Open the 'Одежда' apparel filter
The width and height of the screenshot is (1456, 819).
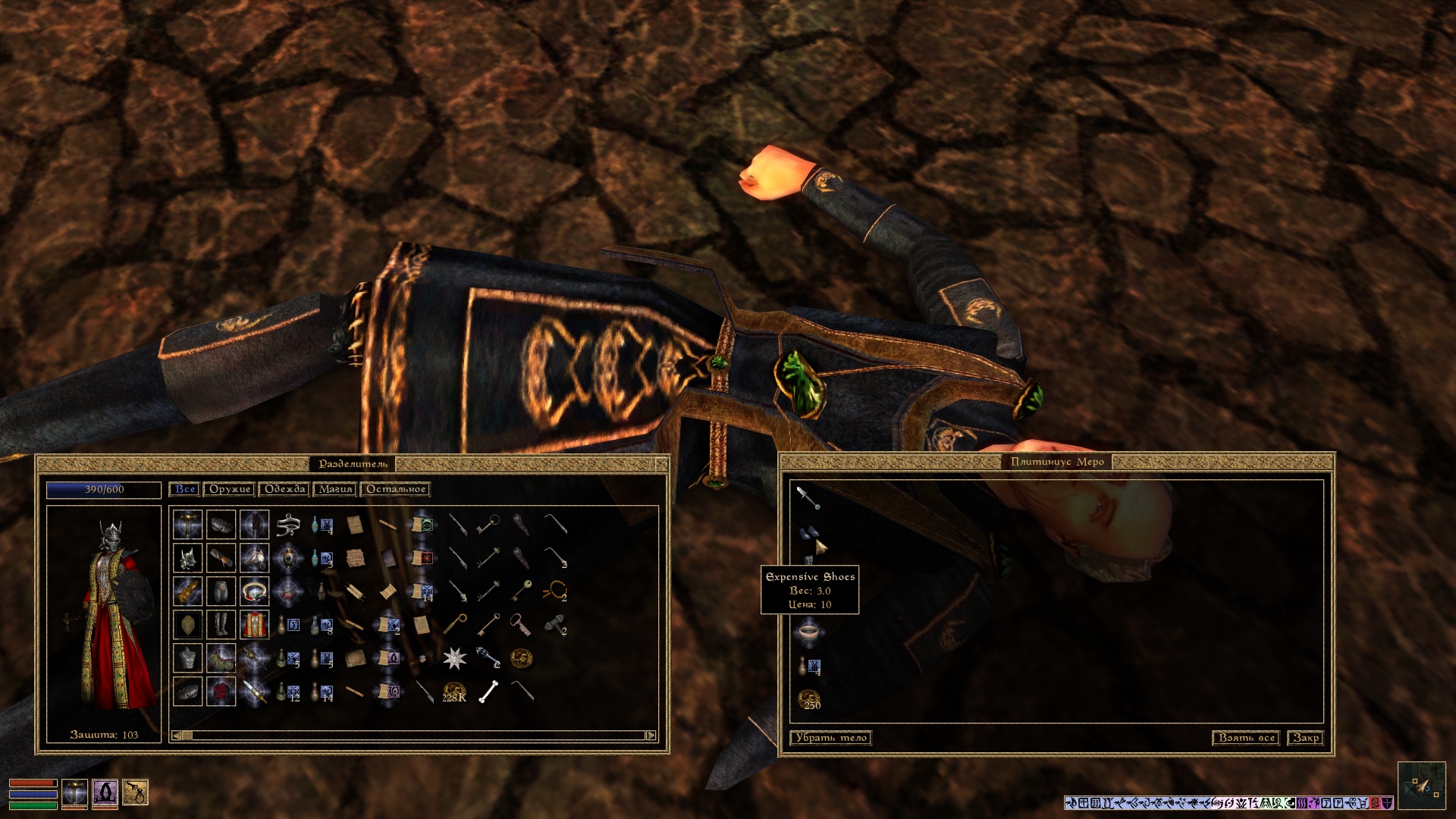coord(284,490)
